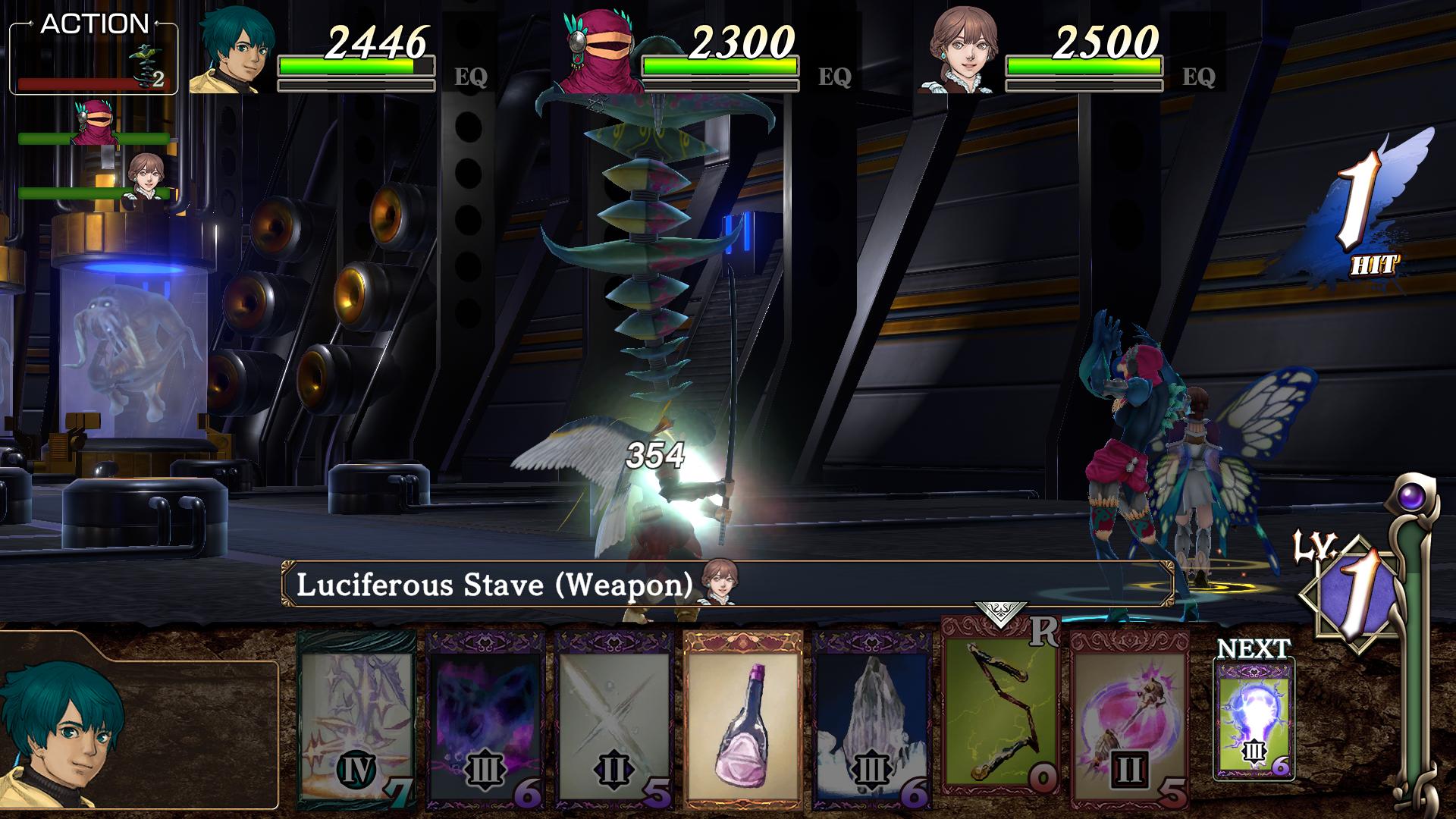Viewport: 1456px width, 819px height.
Task: Select the masked character in the turn order
Action: pyautogui.click(x=95, y=121)
